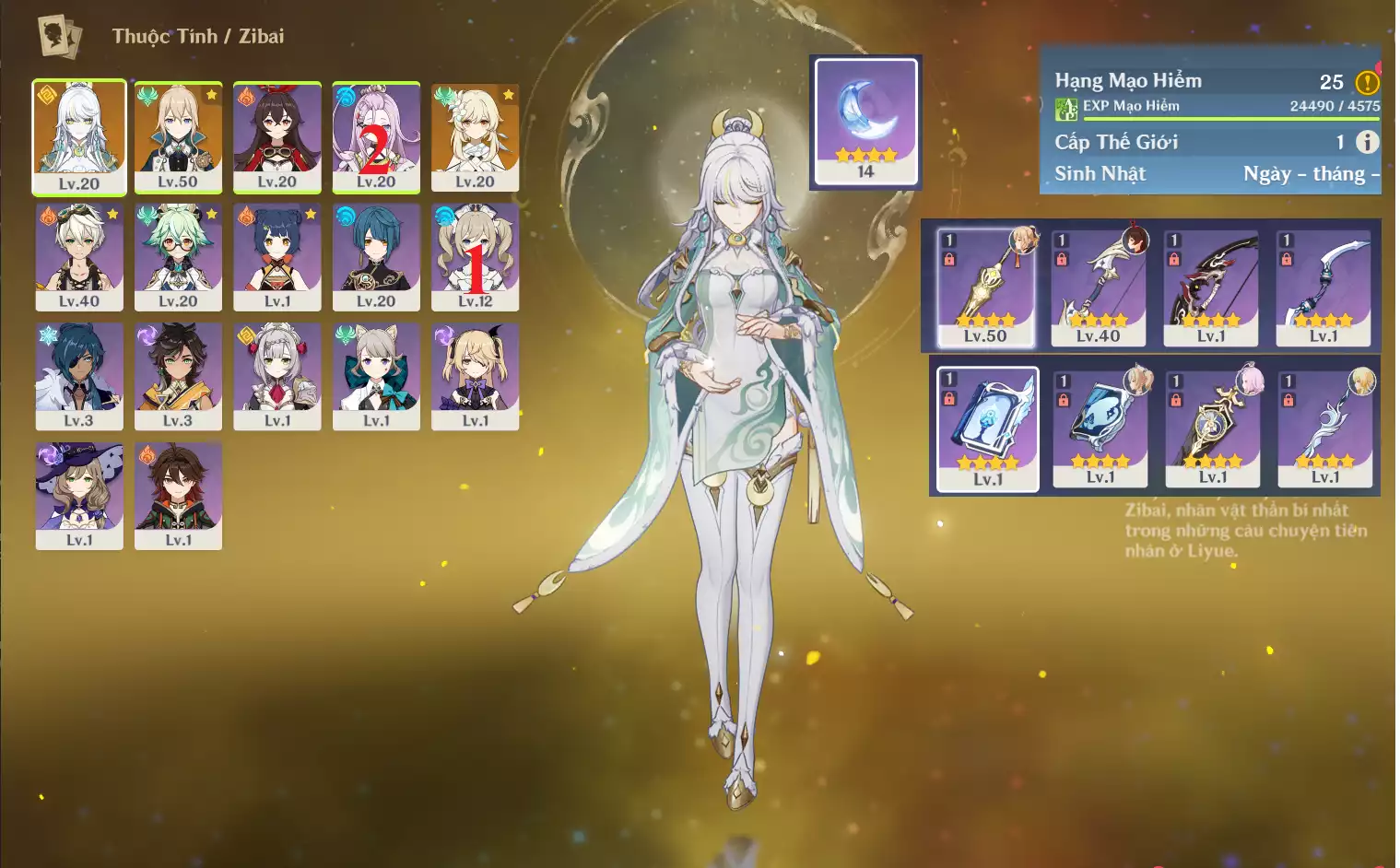1400x868 pixels.
Task: Select Noelle the maid's portrait
Action: coord(276,375)
